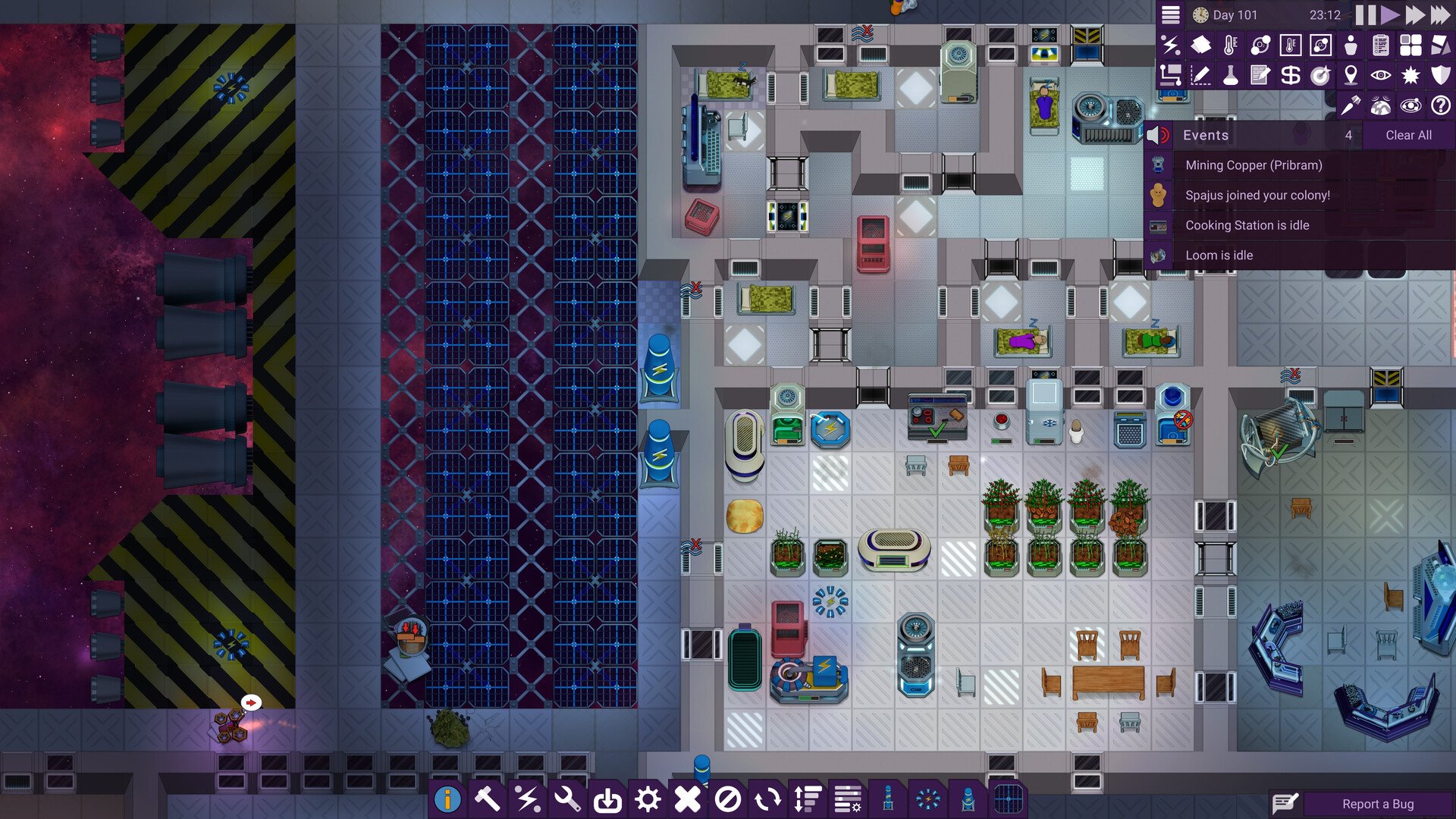Mute the events sound speaker icon

1157,135
